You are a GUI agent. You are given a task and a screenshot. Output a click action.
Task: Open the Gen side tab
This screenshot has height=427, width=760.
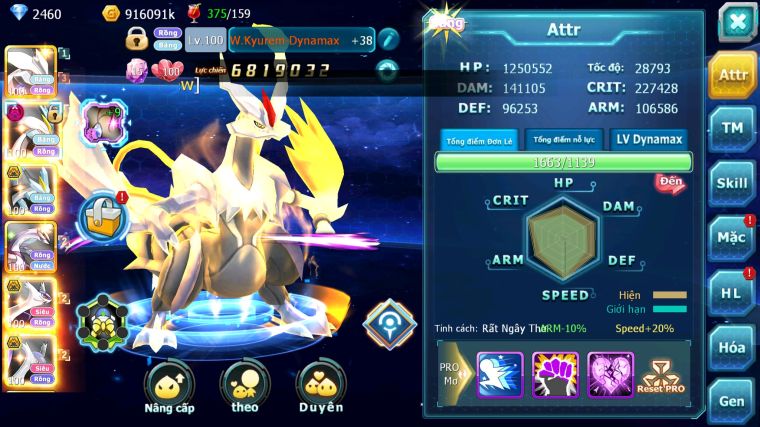[733, 400]
